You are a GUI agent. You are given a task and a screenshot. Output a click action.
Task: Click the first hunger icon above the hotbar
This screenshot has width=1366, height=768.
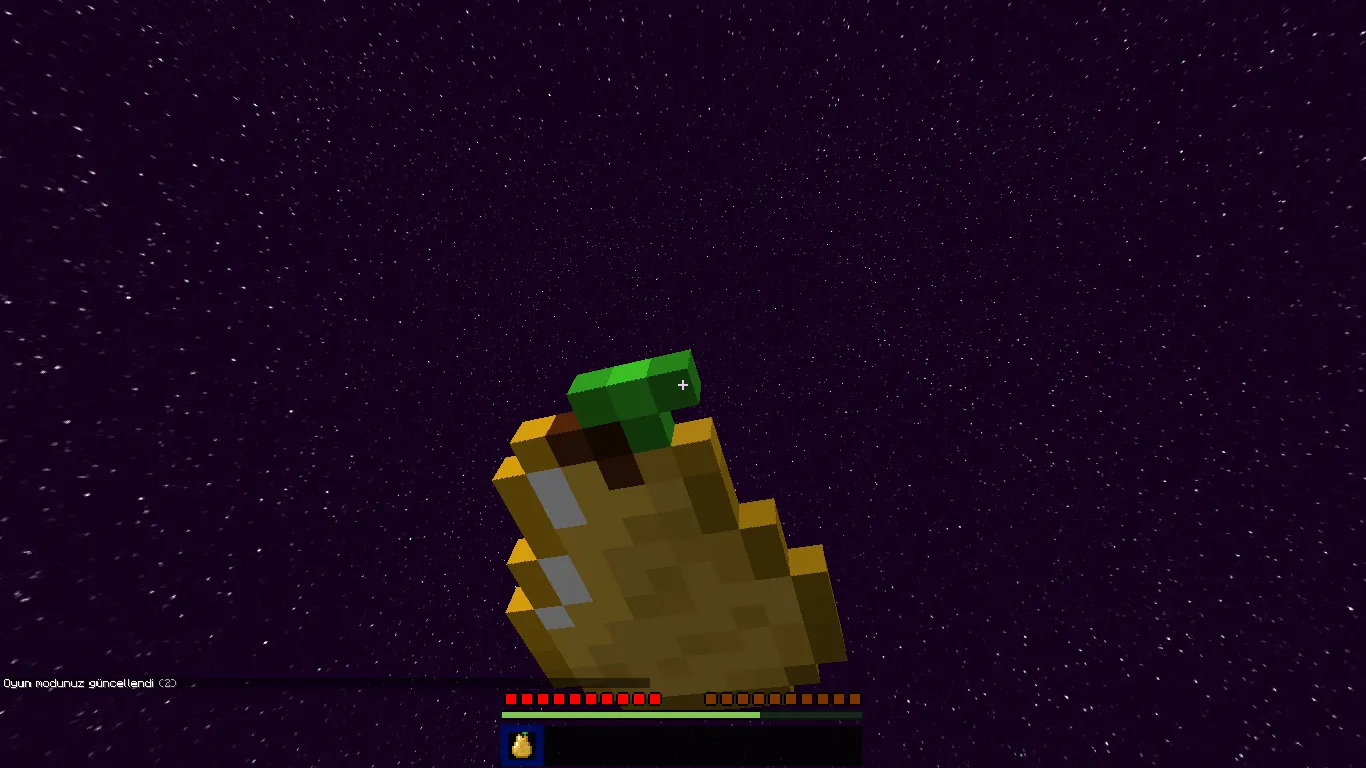710,698
